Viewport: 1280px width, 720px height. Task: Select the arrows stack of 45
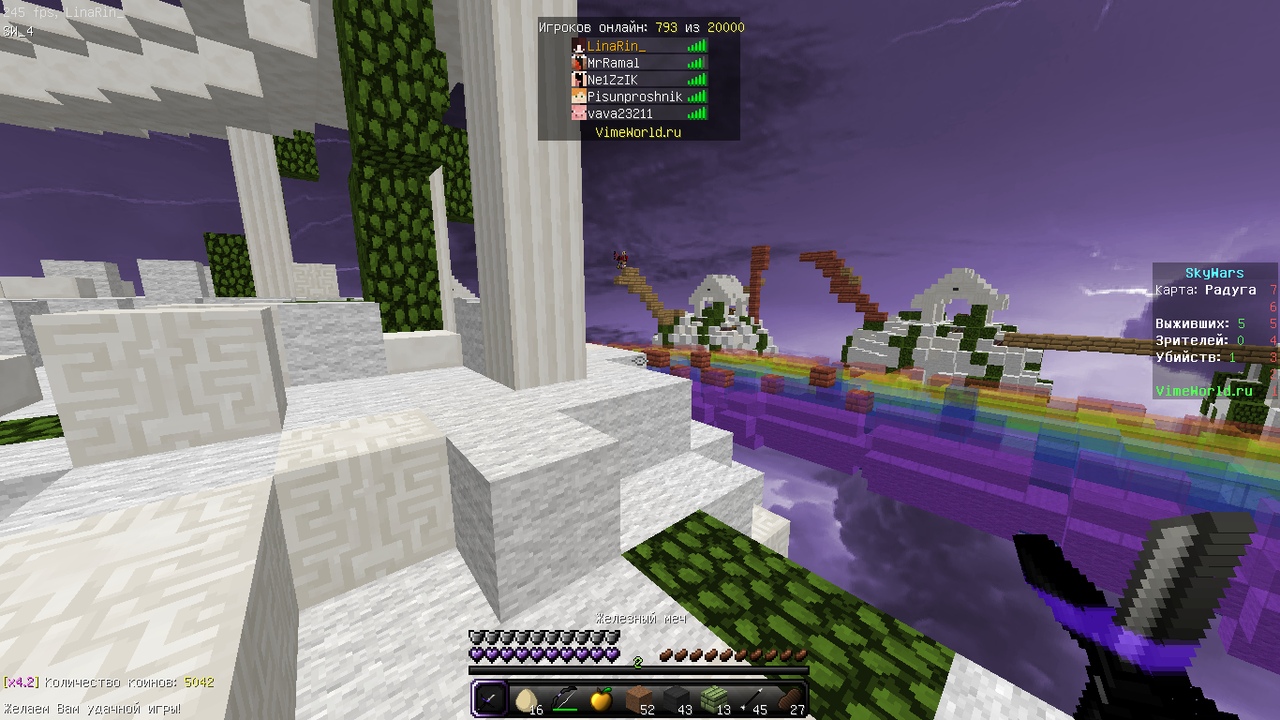pyautogui.click(x=752, y=699)
